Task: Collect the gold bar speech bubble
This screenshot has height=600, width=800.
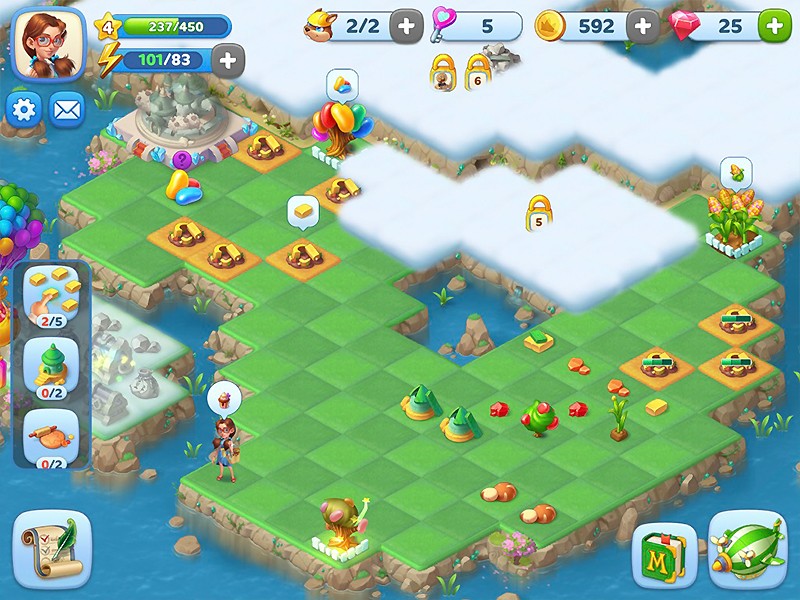Action: pos(303,211)
